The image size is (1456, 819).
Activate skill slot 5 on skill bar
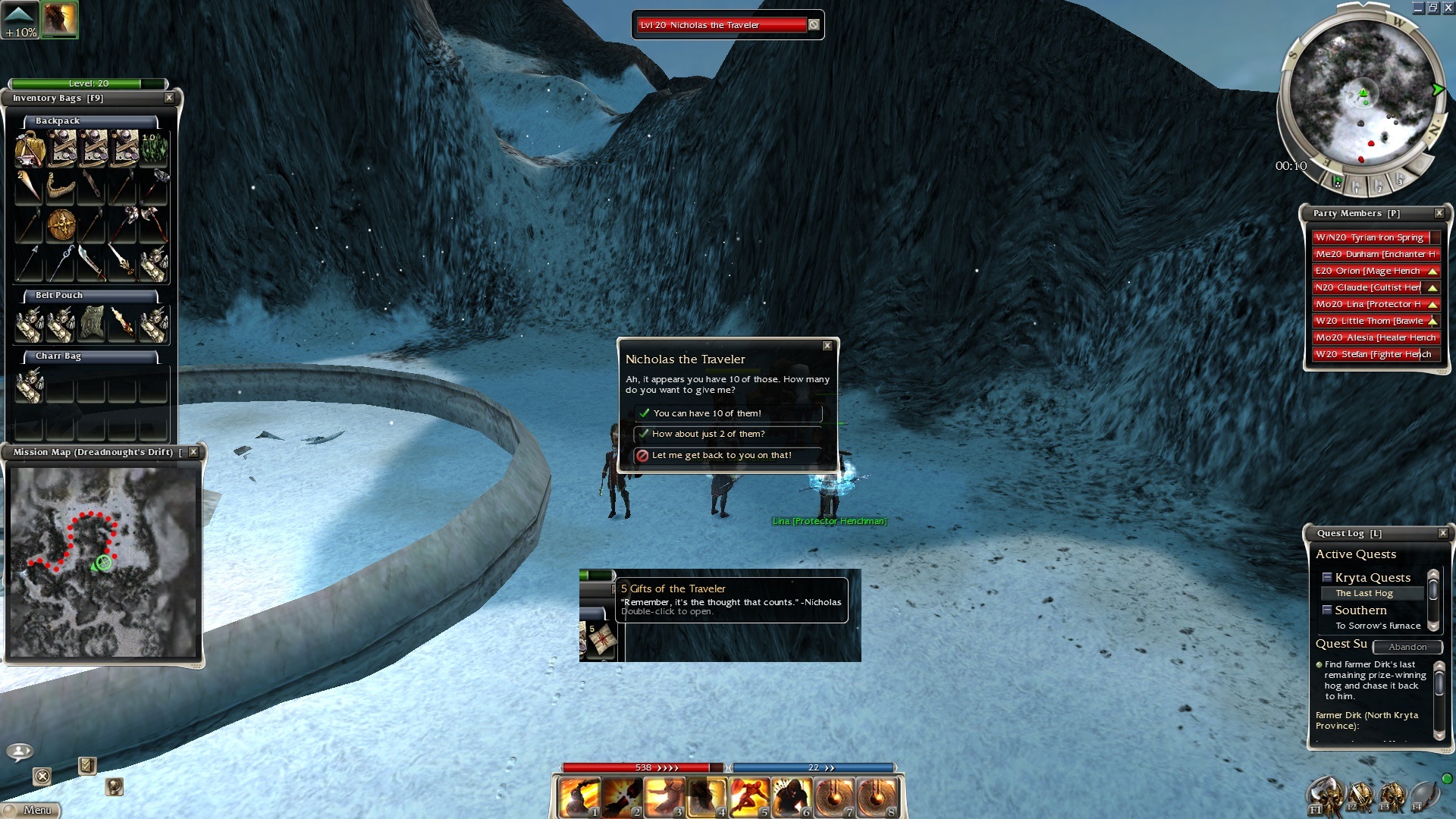pos(749,798)
